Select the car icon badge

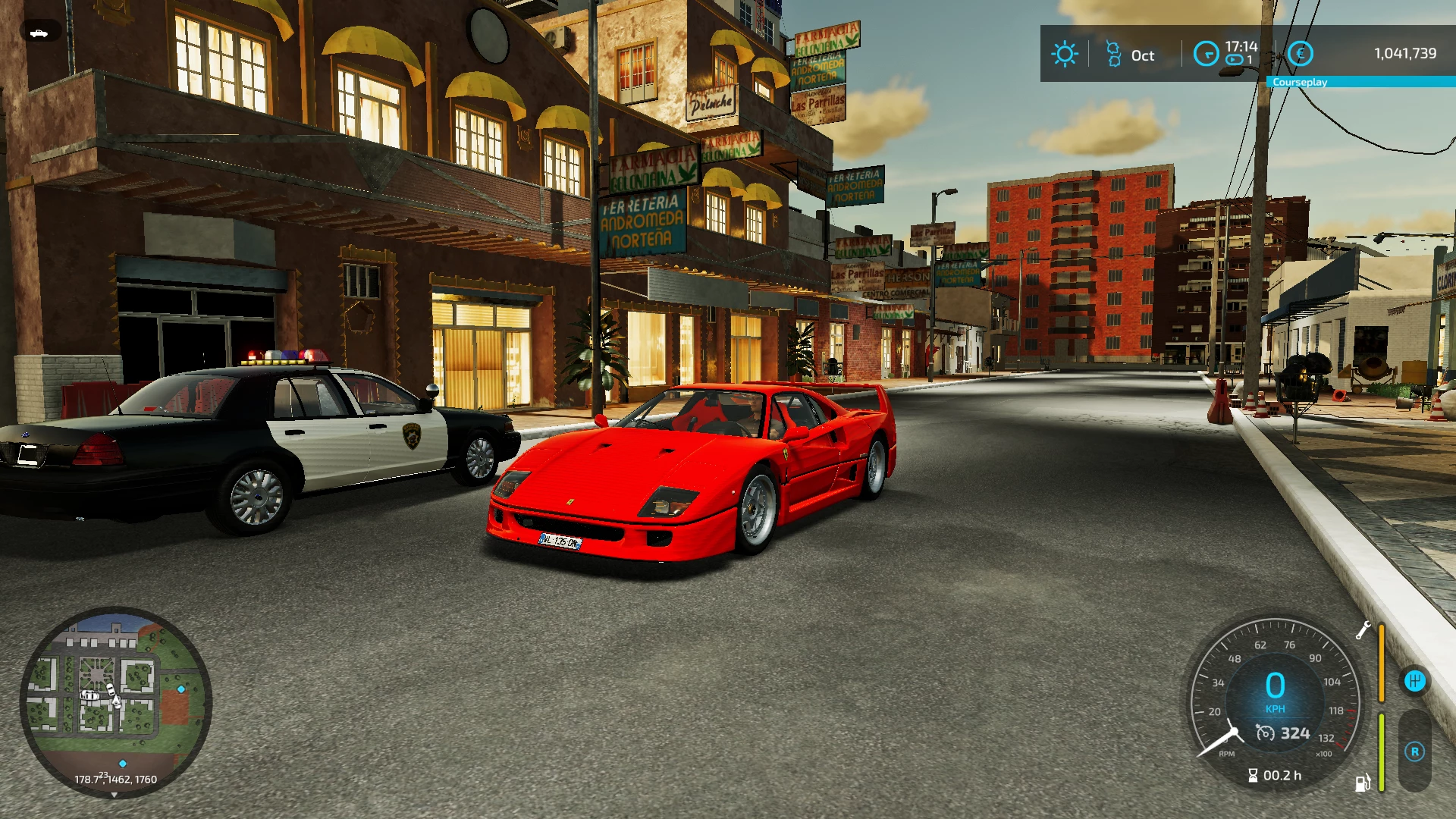click(39, 33)
